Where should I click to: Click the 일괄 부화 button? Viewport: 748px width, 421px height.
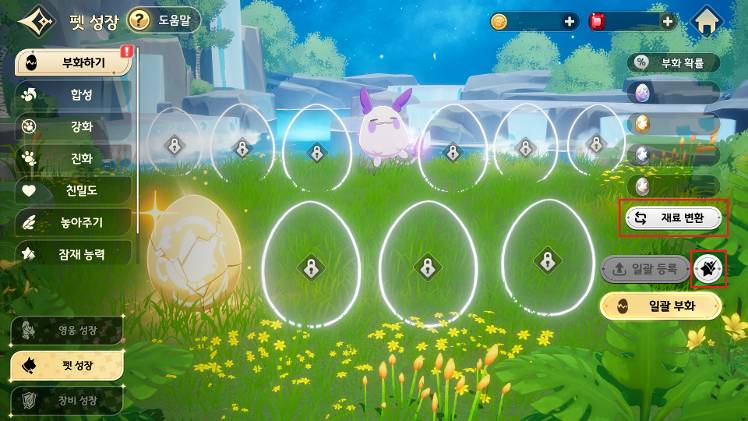coord(660,306)
